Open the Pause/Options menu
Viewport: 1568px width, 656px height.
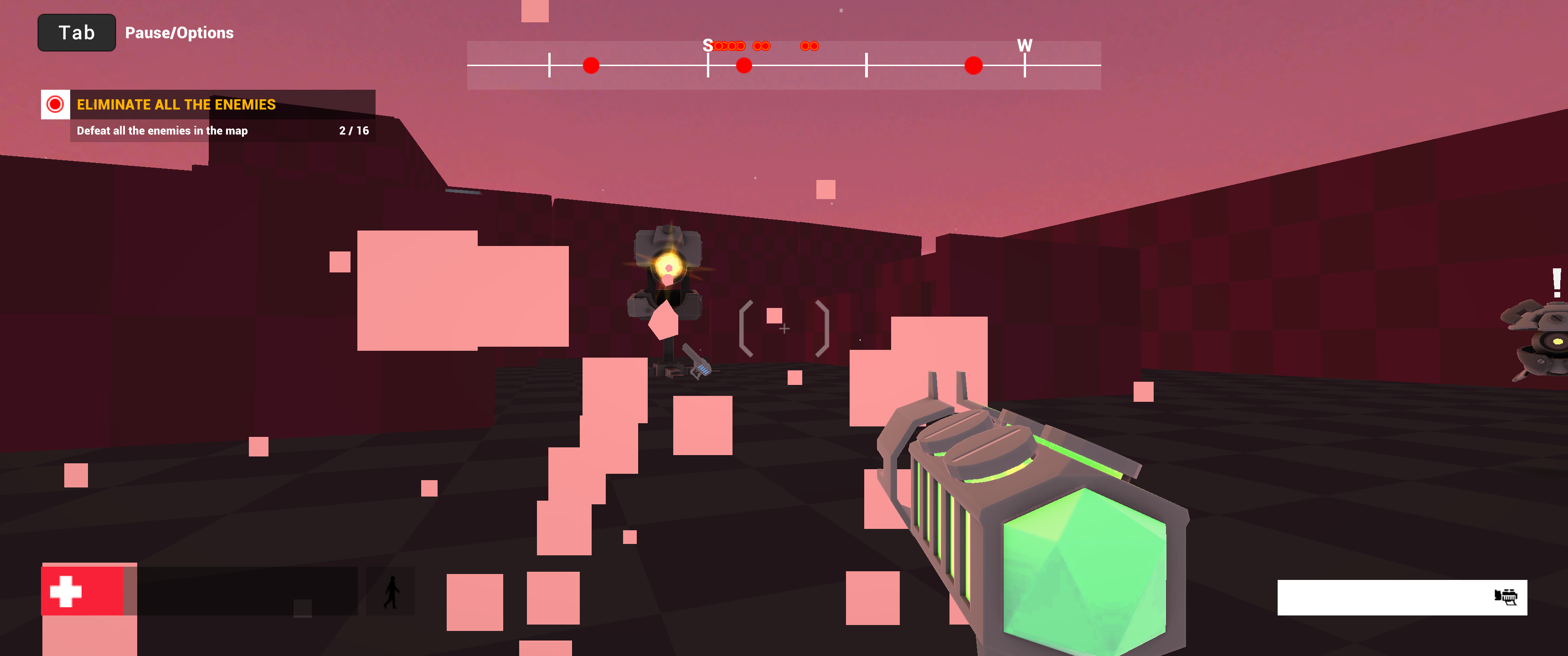coord(179,32)
